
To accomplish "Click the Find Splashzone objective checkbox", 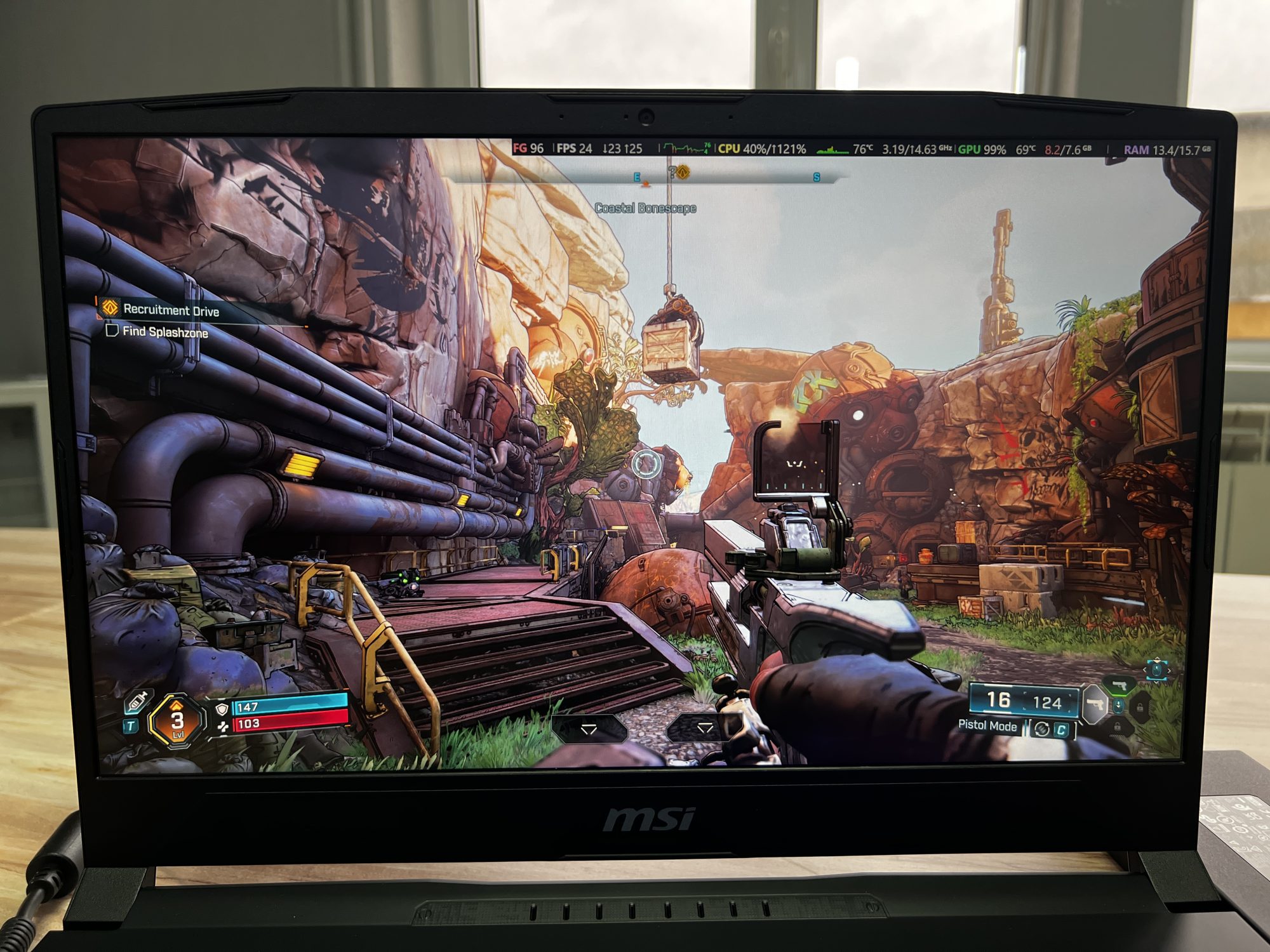I will (x=112, y=331).
